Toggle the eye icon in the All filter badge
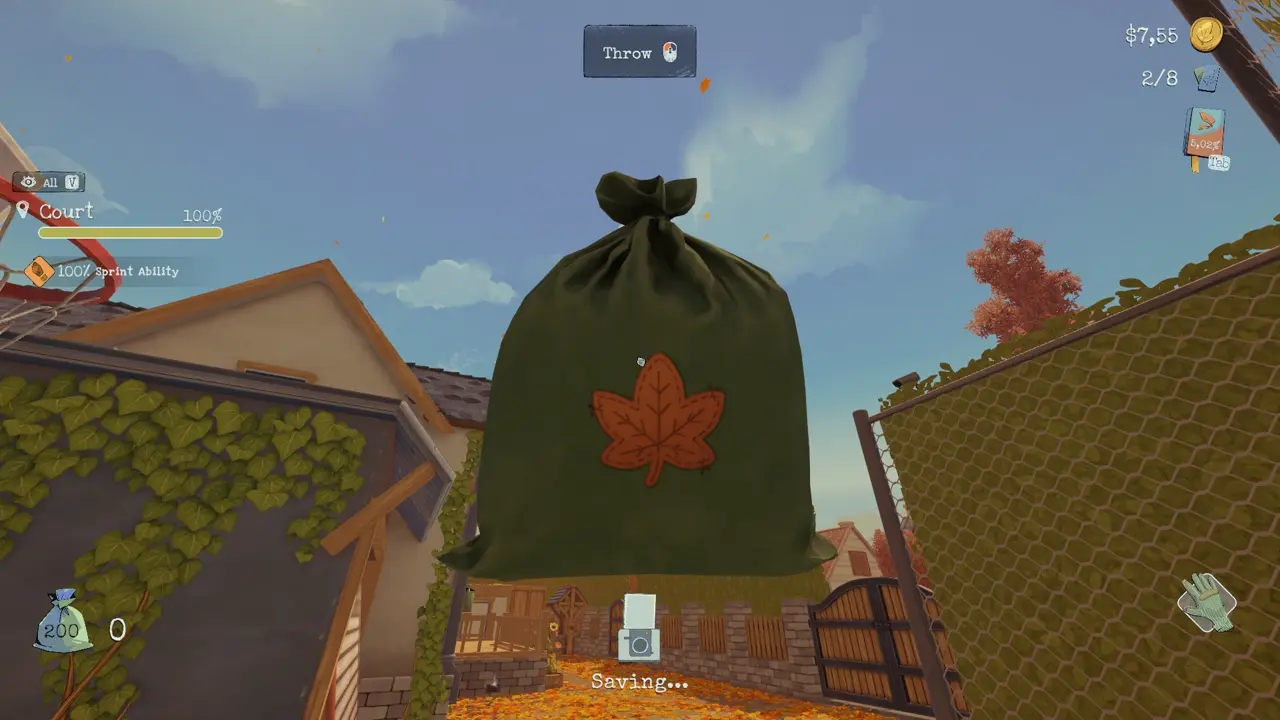The height and width of the screenshot is (720, 1280). point(29,182)
